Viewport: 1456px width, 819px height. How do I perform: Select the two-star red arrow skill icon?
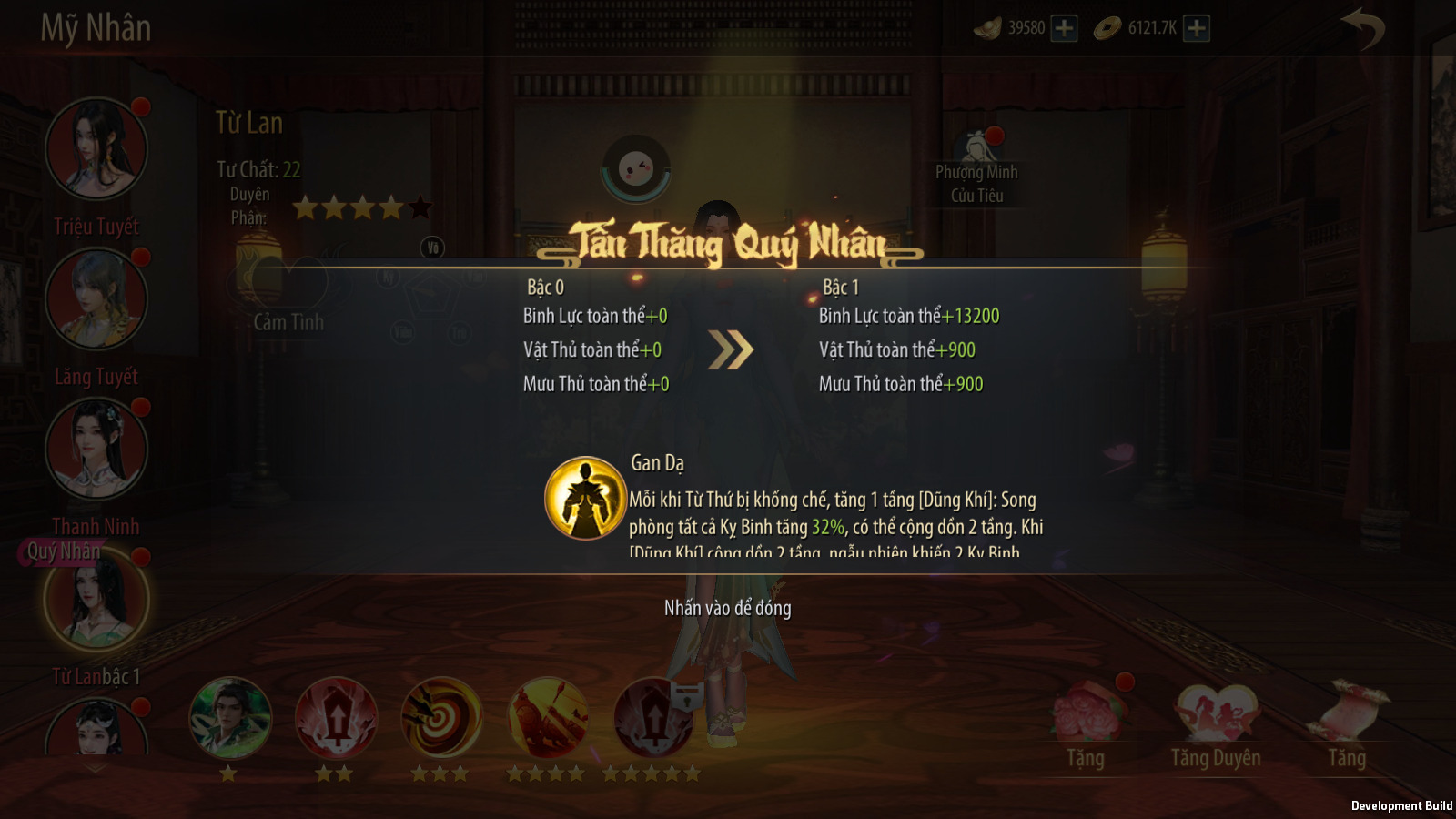coord(336,718)
